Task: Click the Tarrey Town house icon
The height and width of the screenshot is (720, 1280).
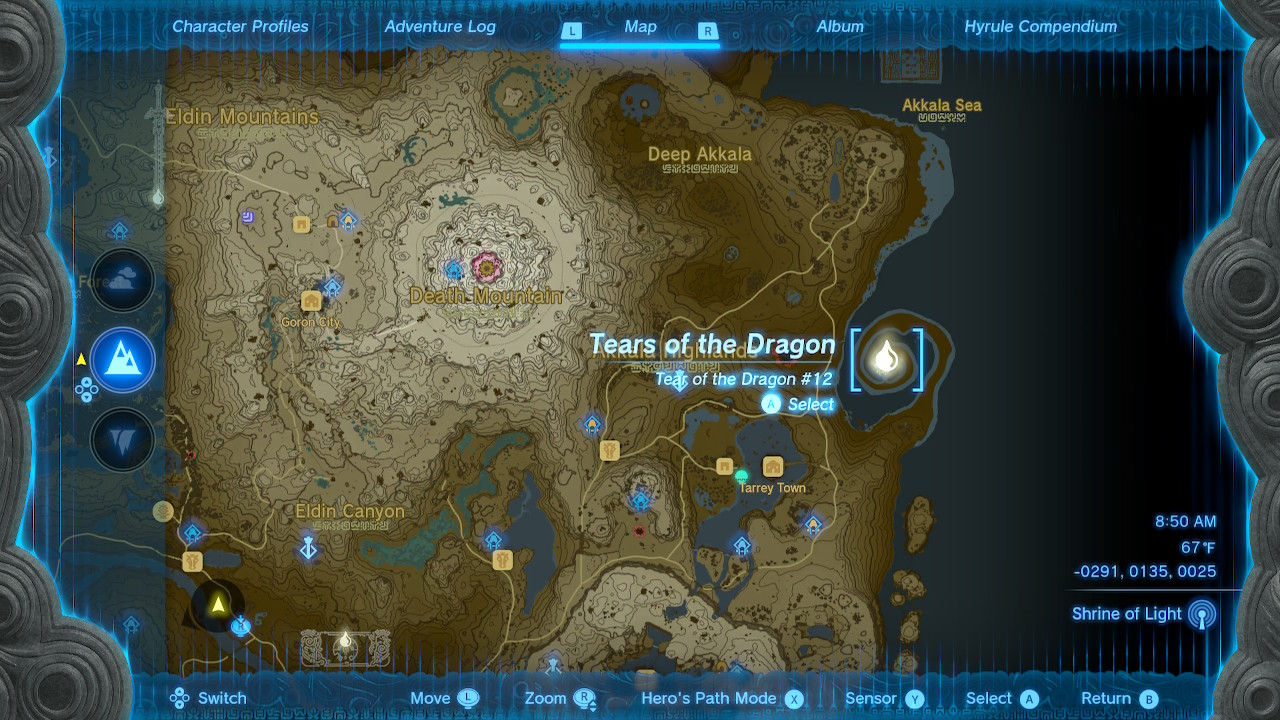Action: click(x=771, y=467)
